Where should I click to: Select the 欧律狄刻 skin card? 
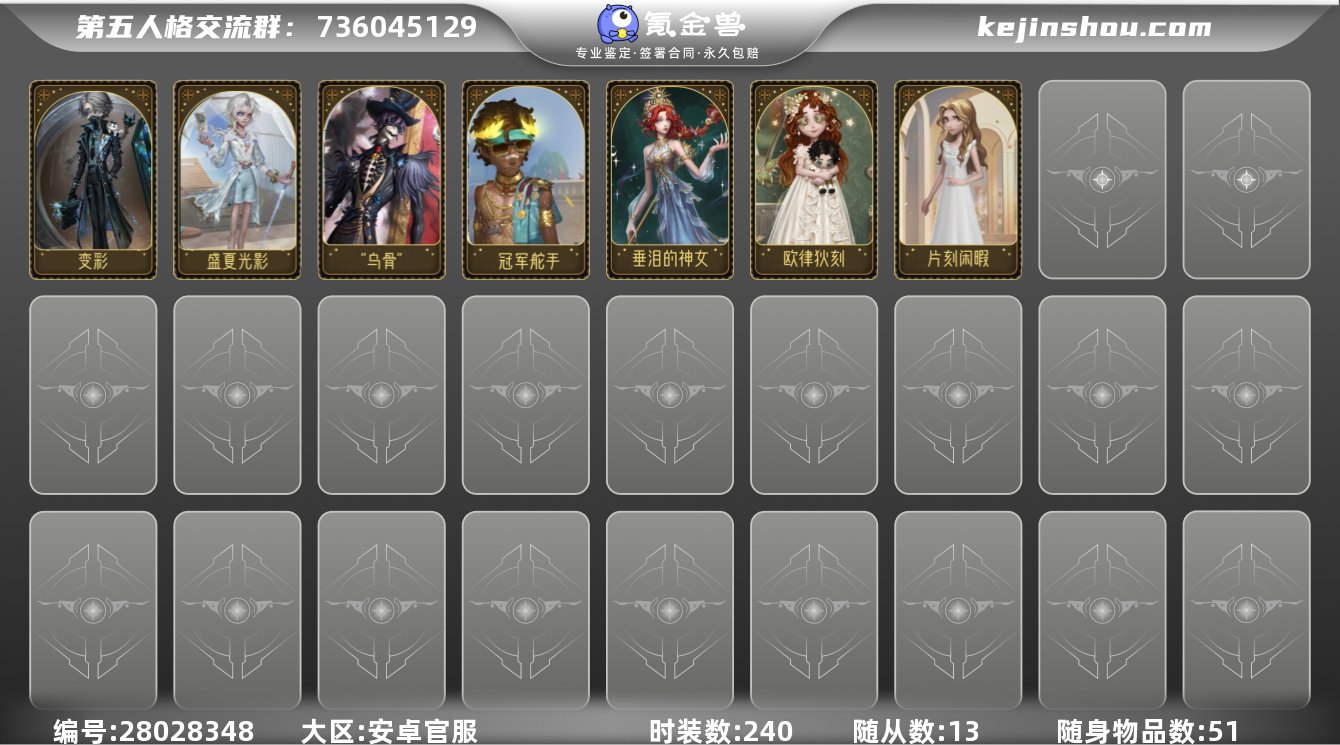coord(812,178)
